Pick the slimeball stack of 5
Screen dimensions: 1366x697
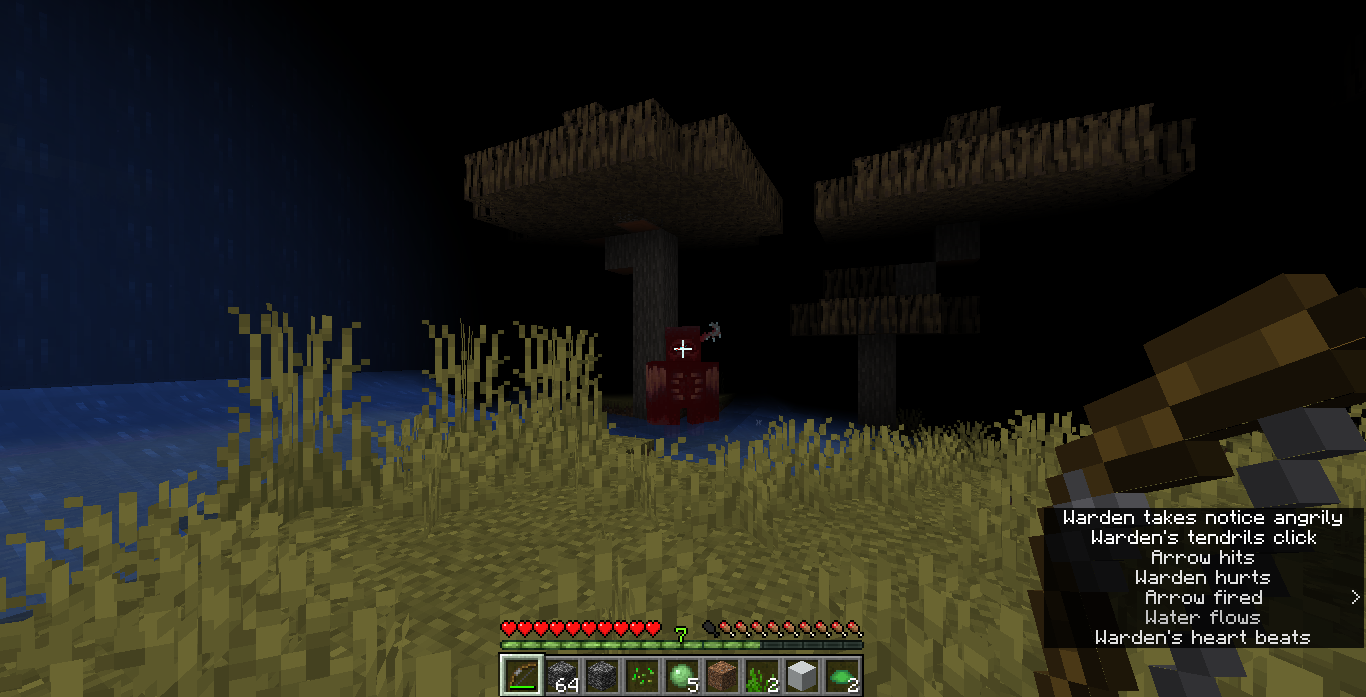(x=681, y=675)
